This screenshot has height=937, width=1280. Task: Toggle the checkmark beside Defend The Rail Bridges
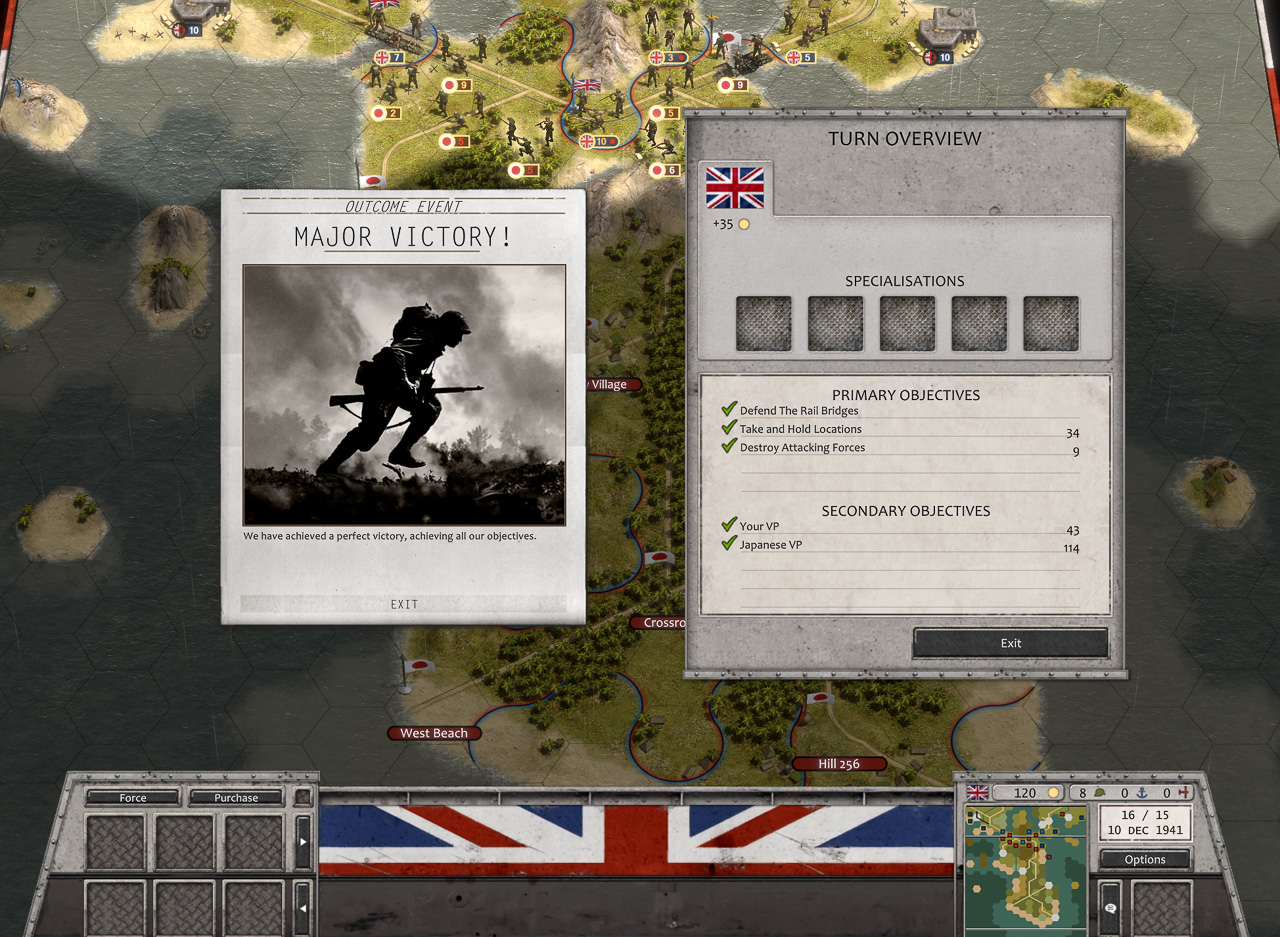pos(728,410)
